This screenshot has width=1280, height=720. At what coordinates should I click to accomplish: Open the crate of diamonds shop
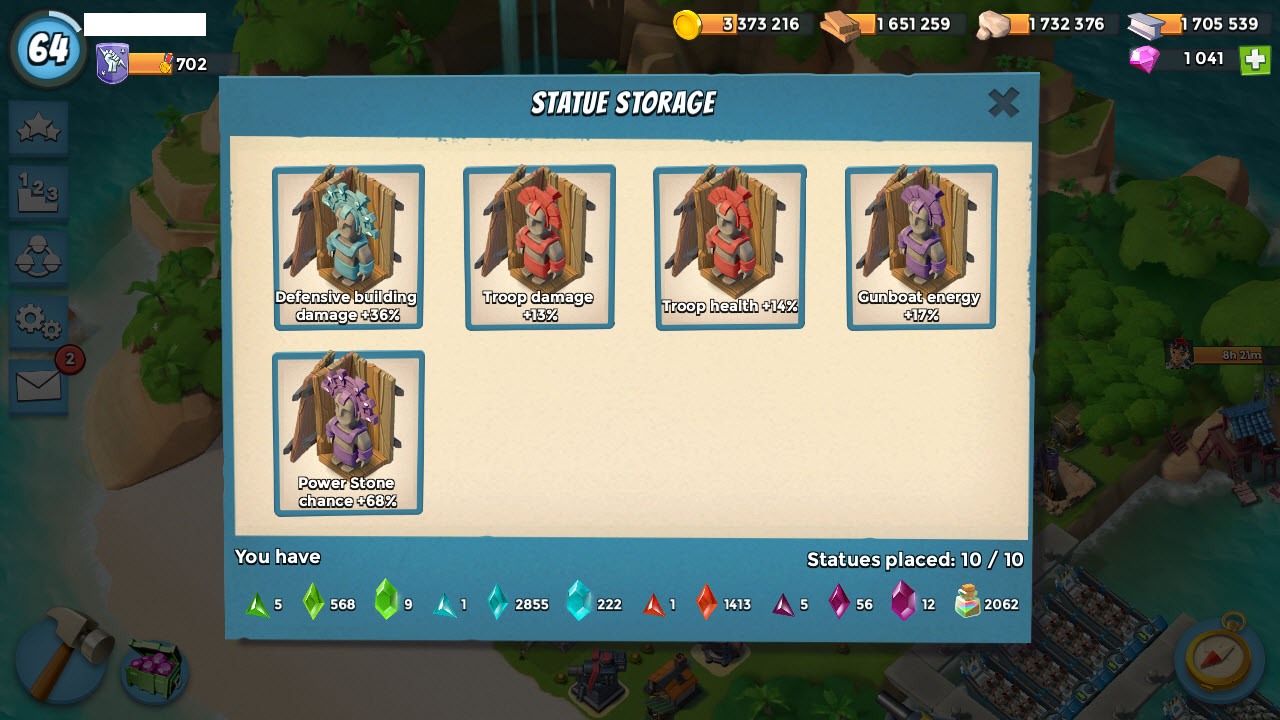(x=155, y=668)
